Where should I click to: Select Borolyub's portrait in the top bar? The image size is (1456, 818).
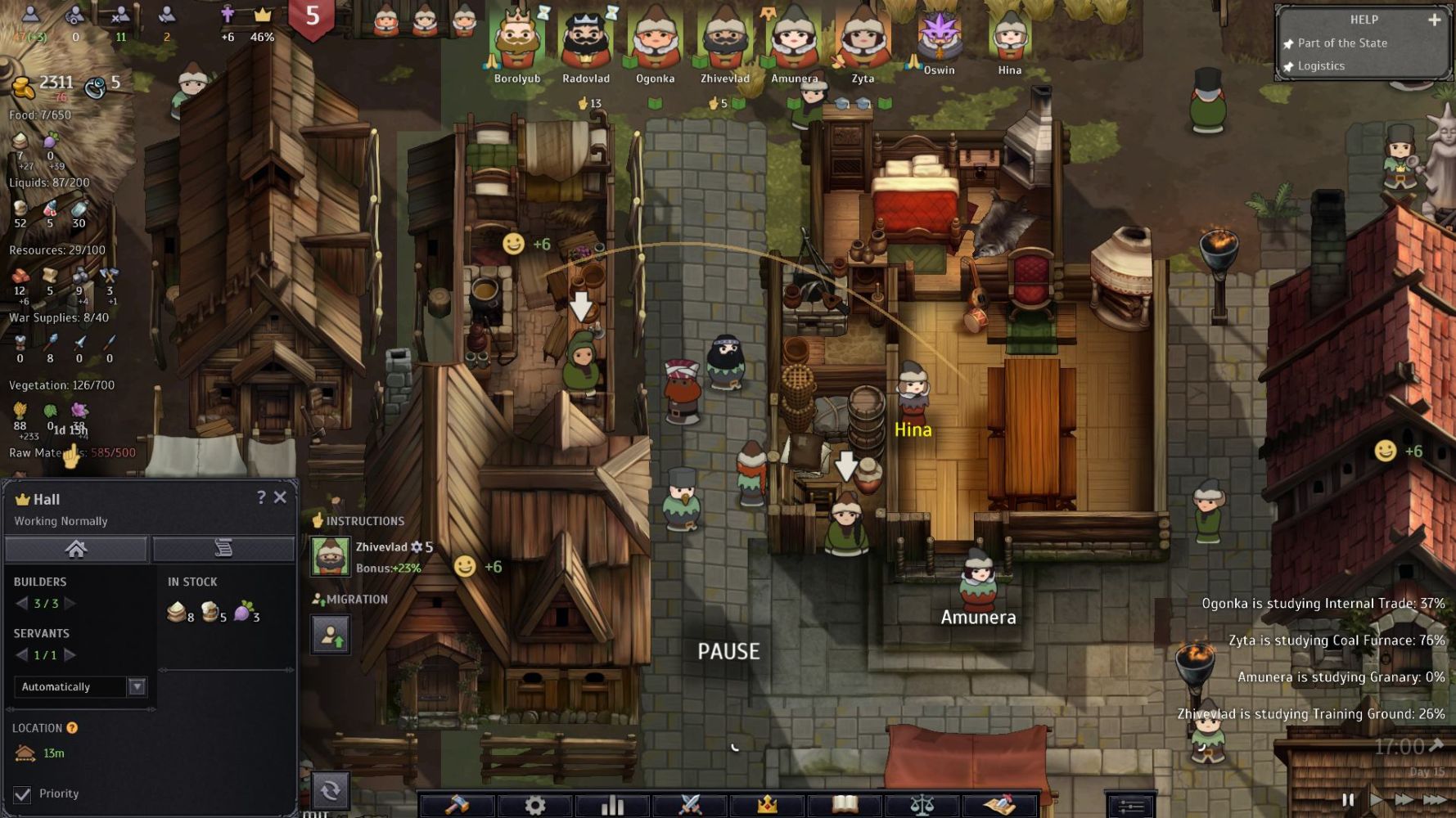coord(517,39)
